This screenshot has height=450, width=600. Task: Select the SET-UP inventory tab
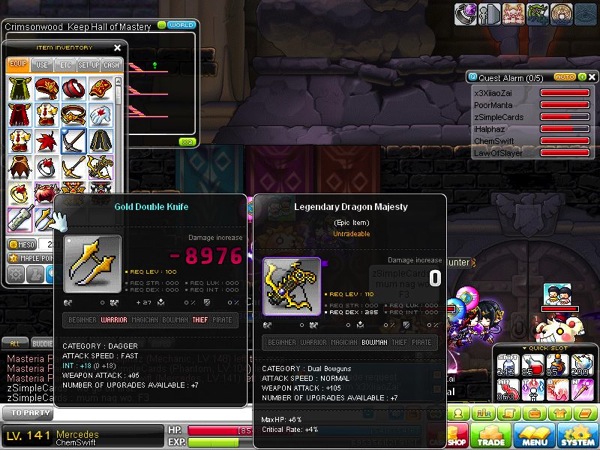[x=89, y=65]
